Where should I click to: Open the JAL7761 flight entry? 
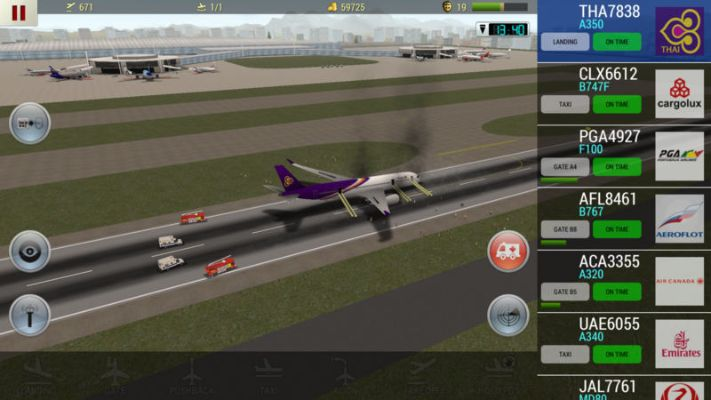608,386
